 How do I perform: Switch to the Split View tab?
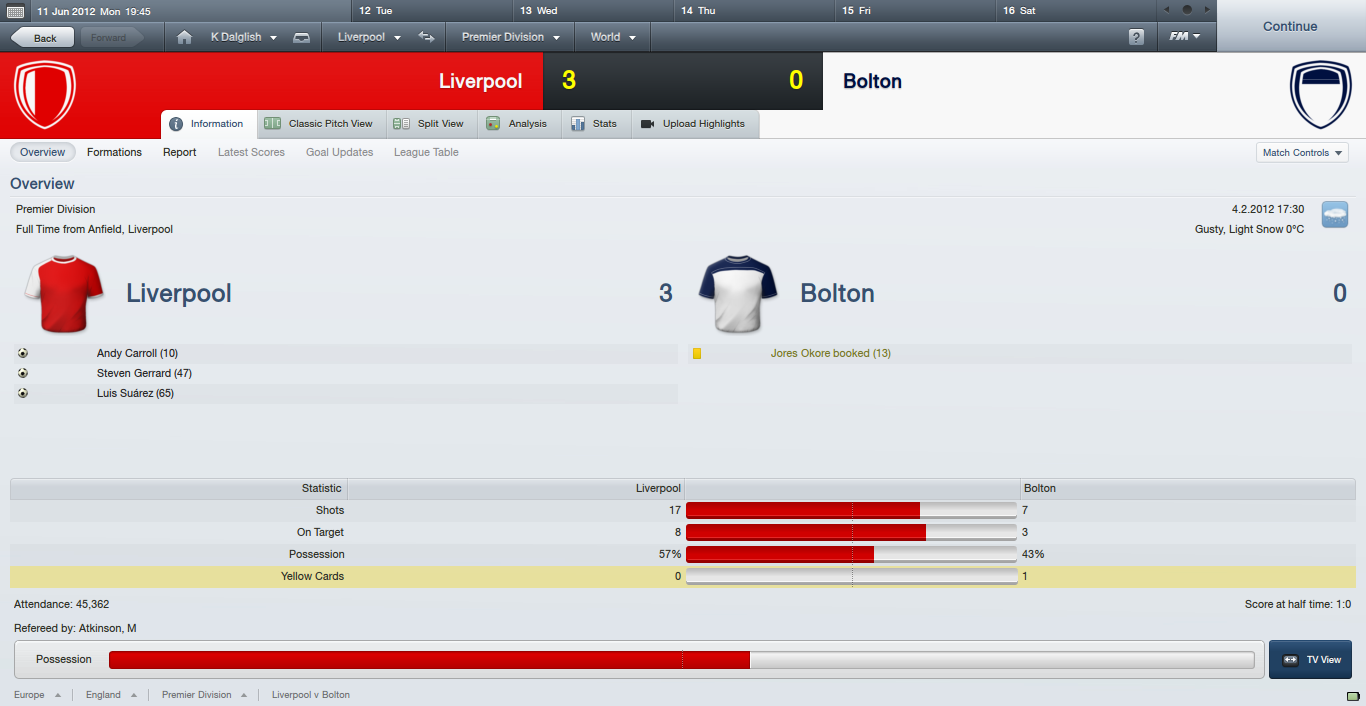[x=429, y=124]
